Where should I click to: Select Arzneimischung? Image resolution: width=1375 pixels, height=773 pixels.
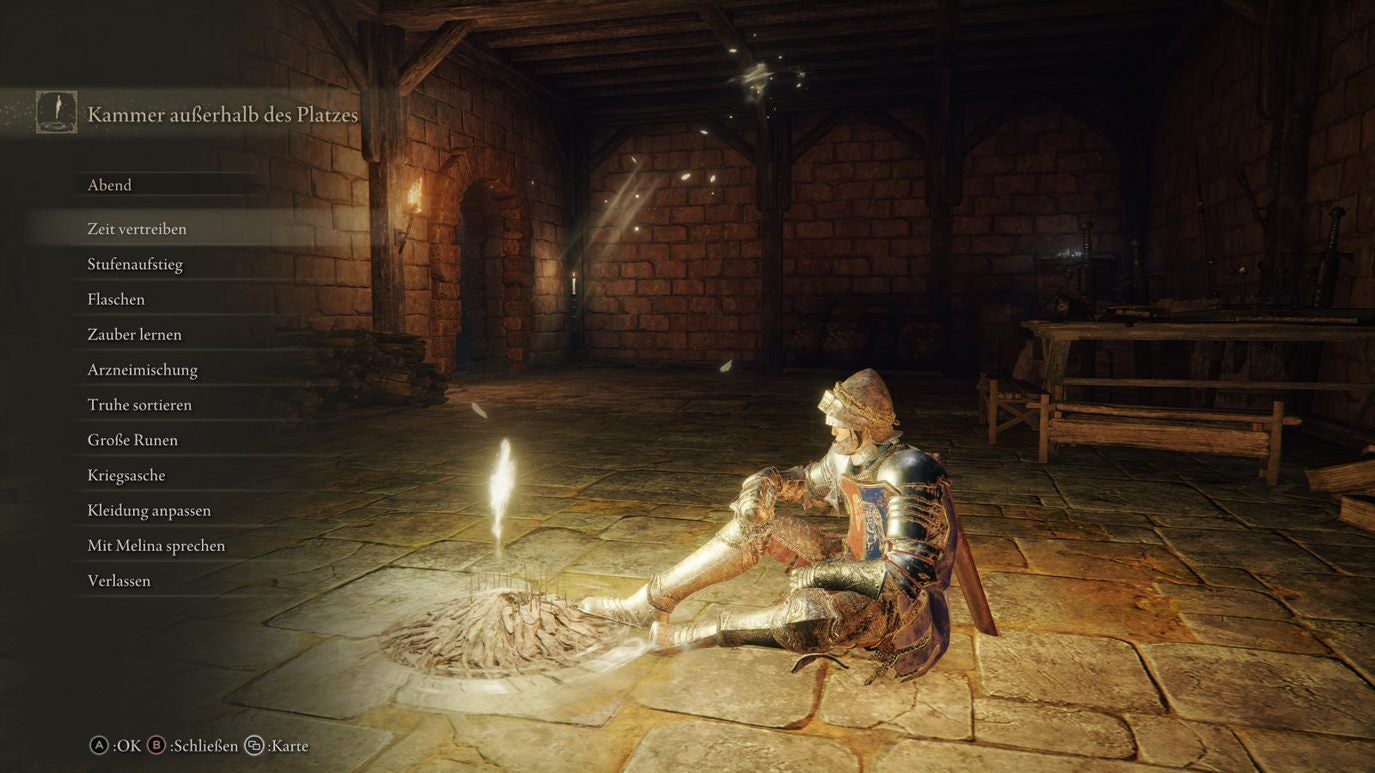pyautogui.click(x=140, y=369)
